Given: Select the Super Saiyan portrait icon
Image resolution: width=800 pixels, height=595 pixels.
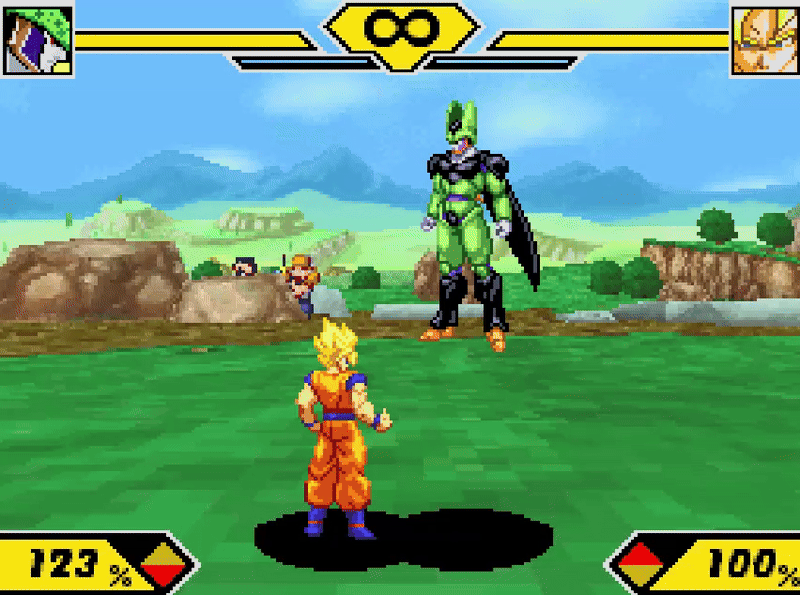Looking at the screenshot, I should point(763,40).
